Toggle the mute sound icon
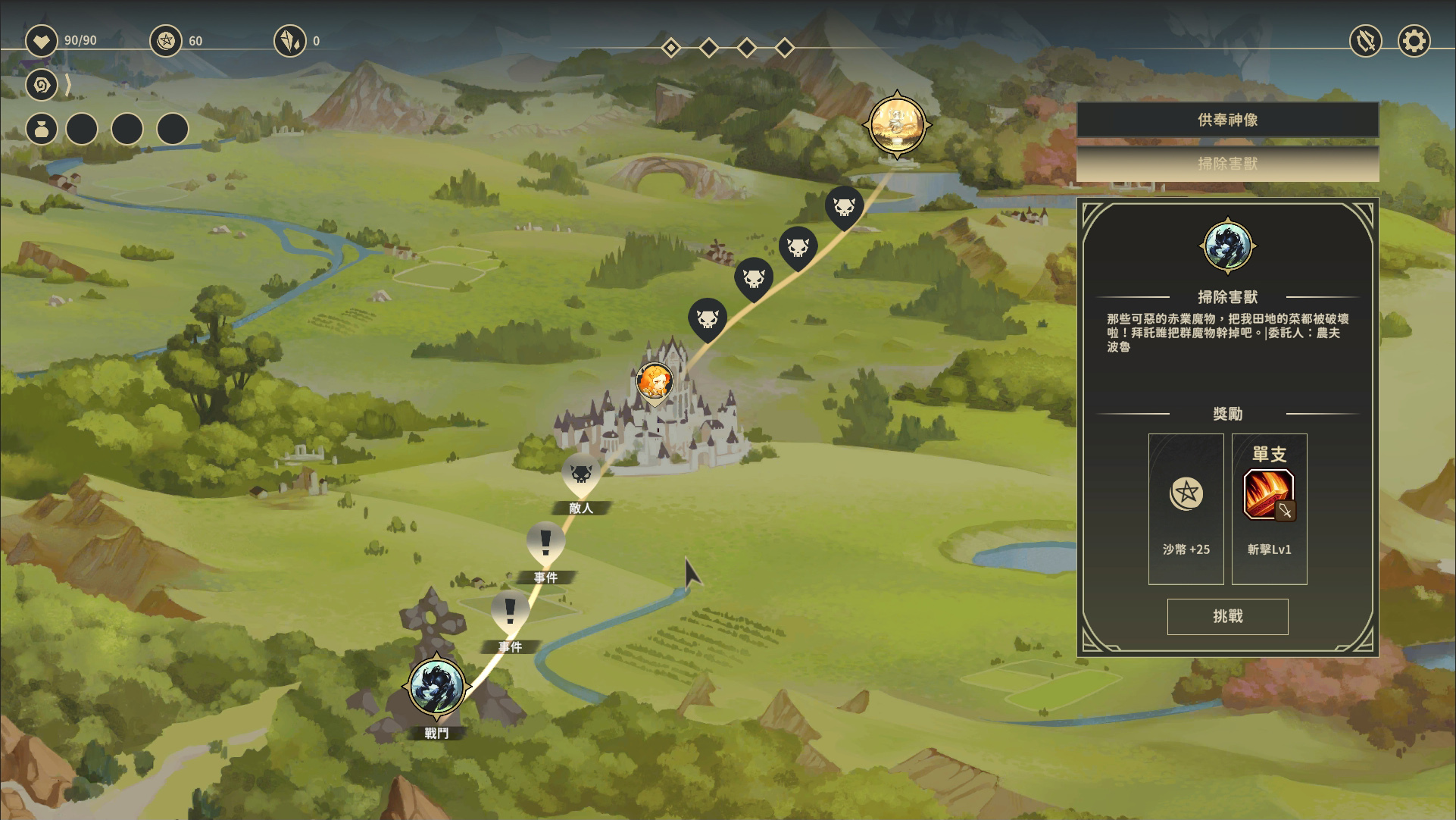Image resolution: width=1456 pixels, height=820 pixels. (x=1366, y=41)
